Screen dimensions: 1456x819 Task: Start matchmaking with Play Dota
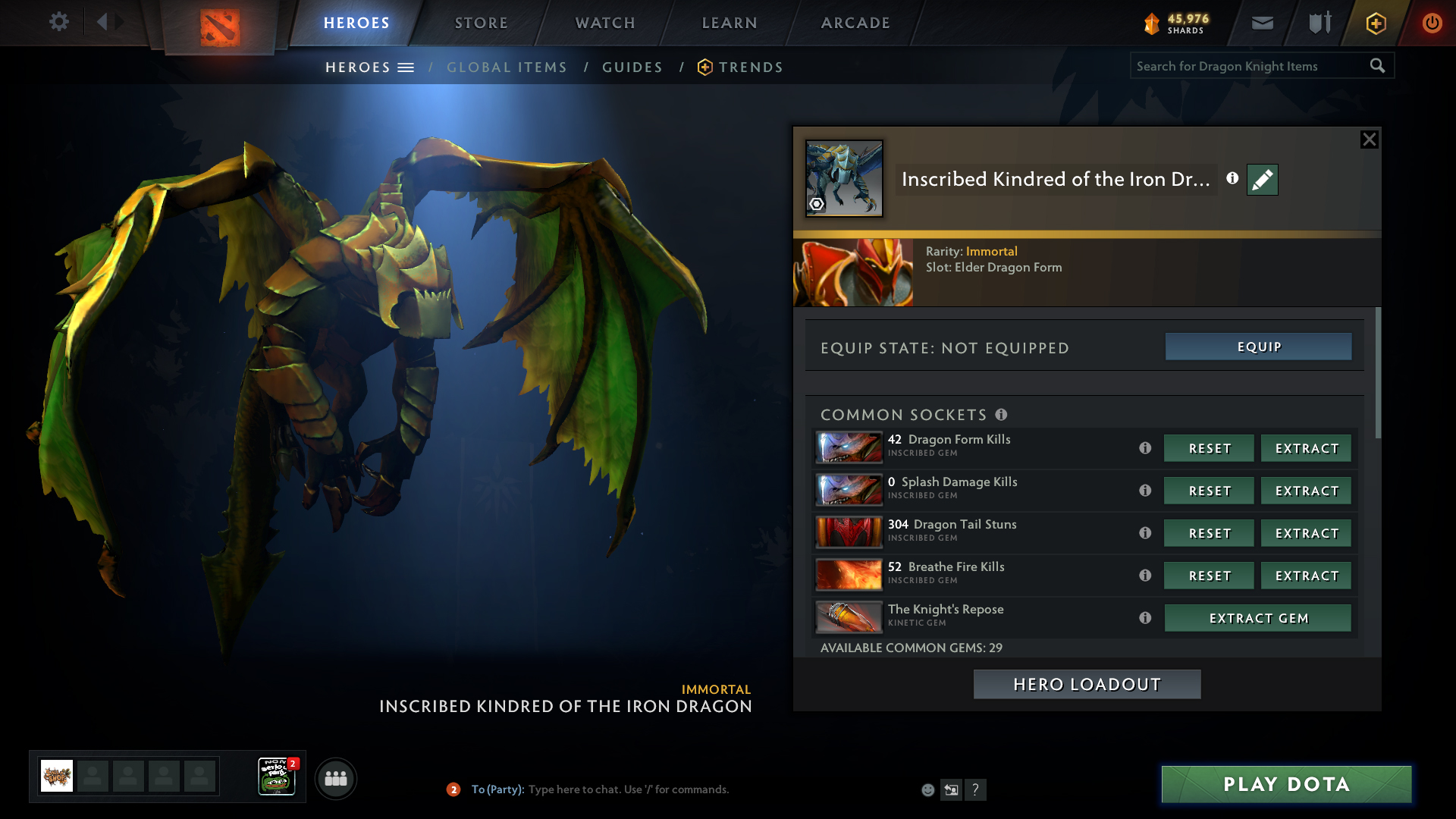tap(1286, 784)
